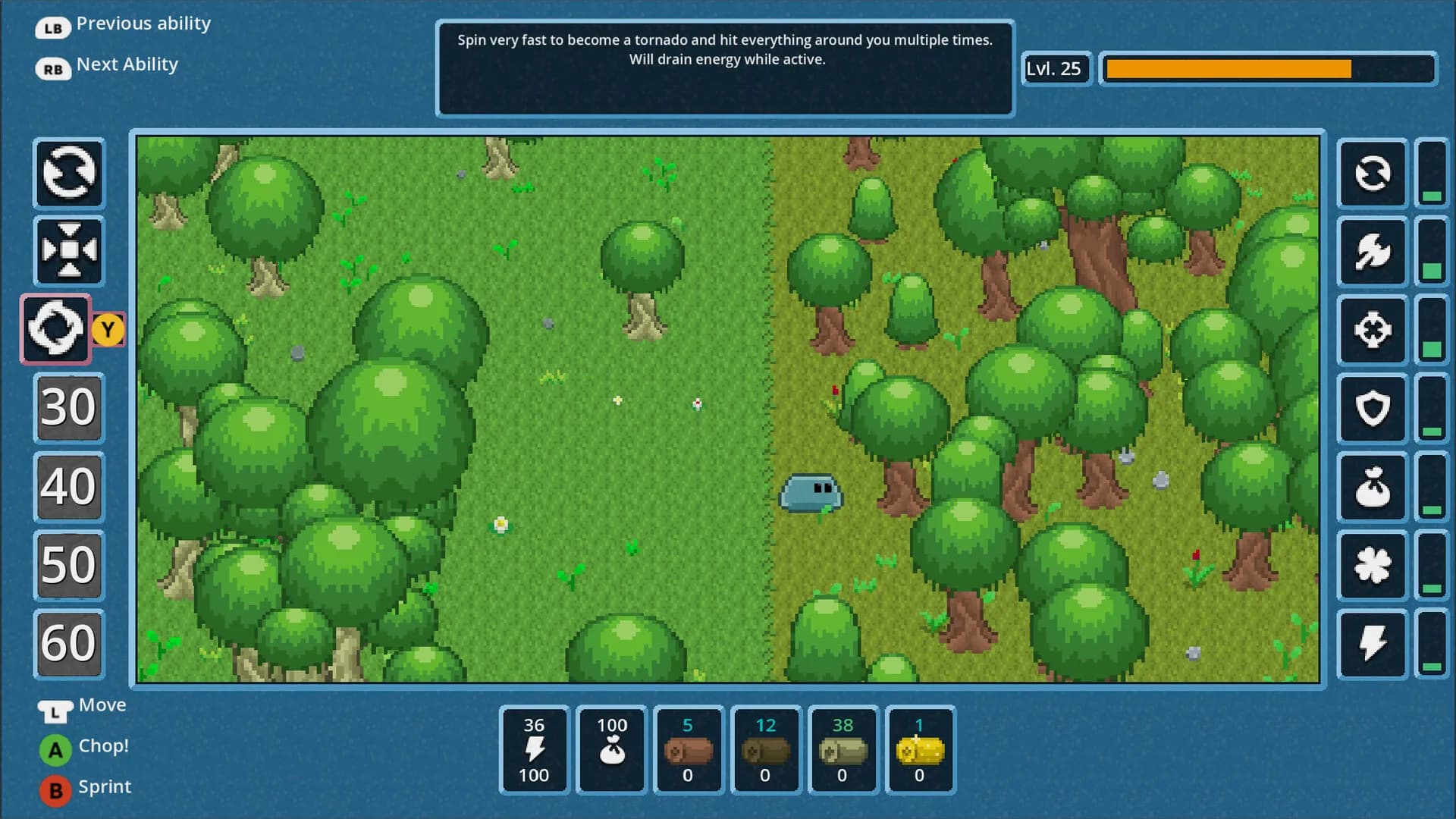The width and height of the screenshot is (1456, 819).
Task: Activate the highlighted tornado spin ability
Action: click(56, 329)
